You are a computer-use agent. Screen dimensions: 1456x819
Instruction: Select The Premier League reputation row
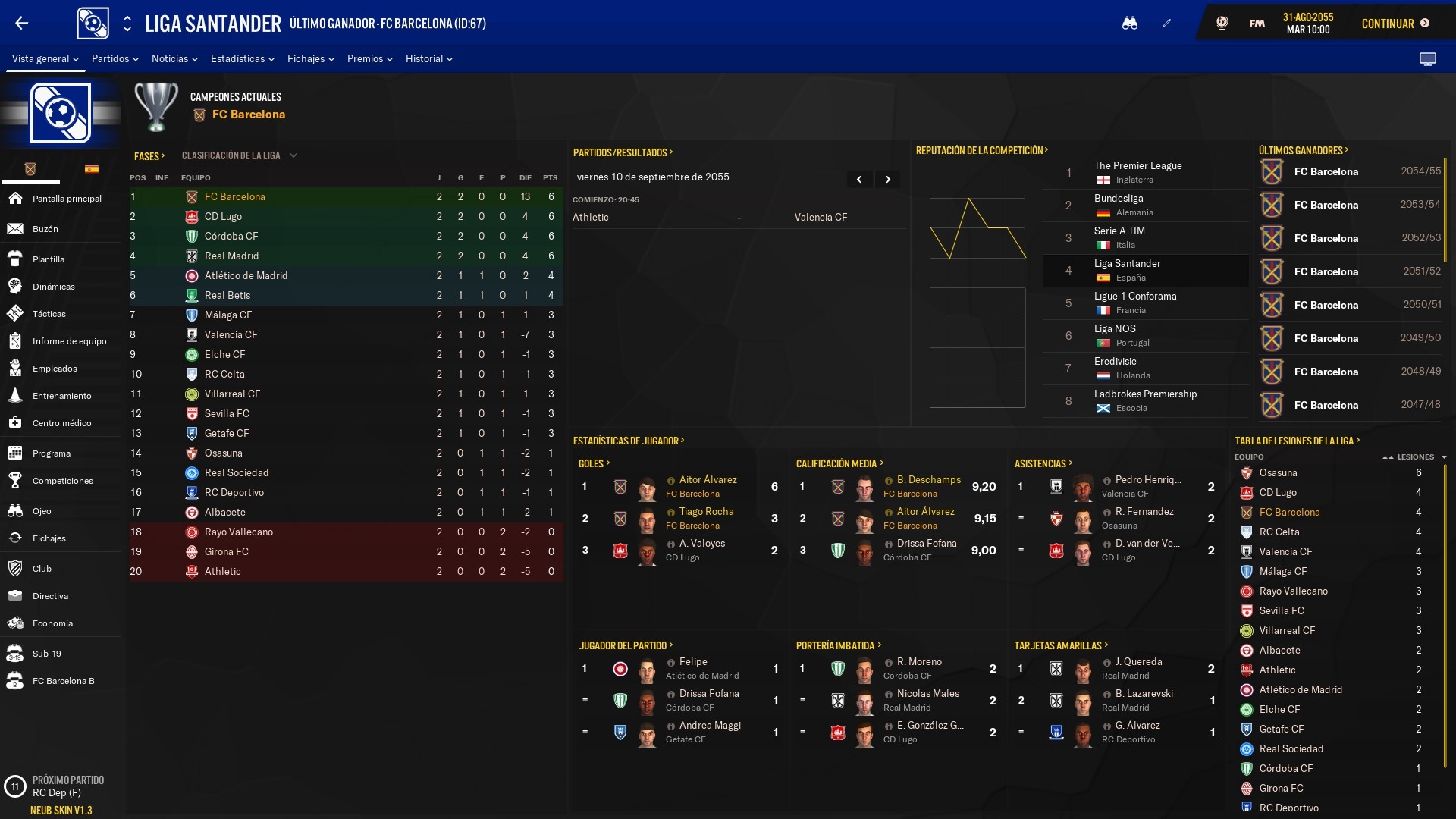pyautogui.click(x=1137, y=172)
